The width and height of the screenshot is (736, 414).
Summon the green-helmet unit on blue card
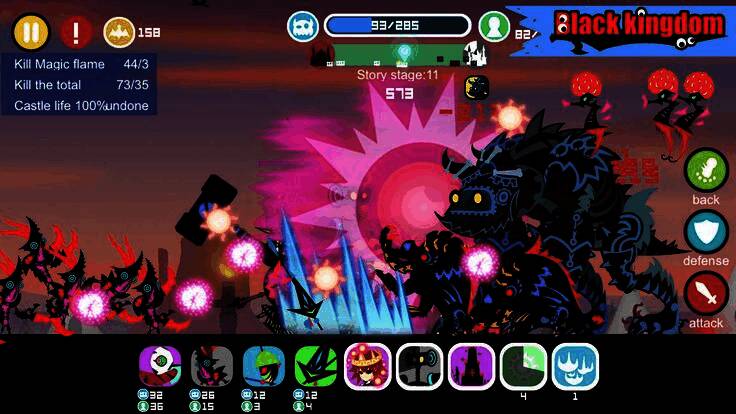coord(262,367)
